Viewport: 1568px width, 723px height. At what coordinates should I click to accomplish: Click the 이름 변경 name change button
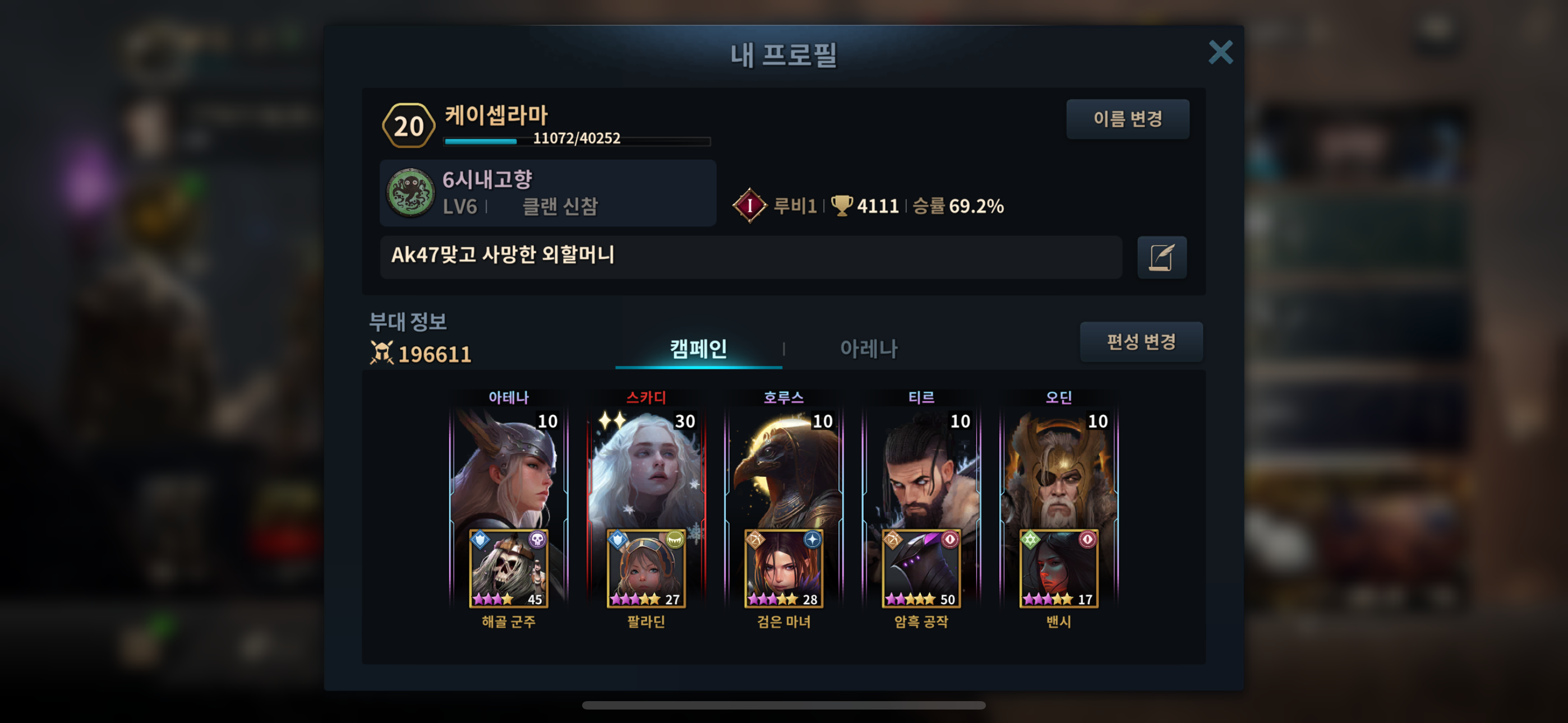(x=1127, y=119)
